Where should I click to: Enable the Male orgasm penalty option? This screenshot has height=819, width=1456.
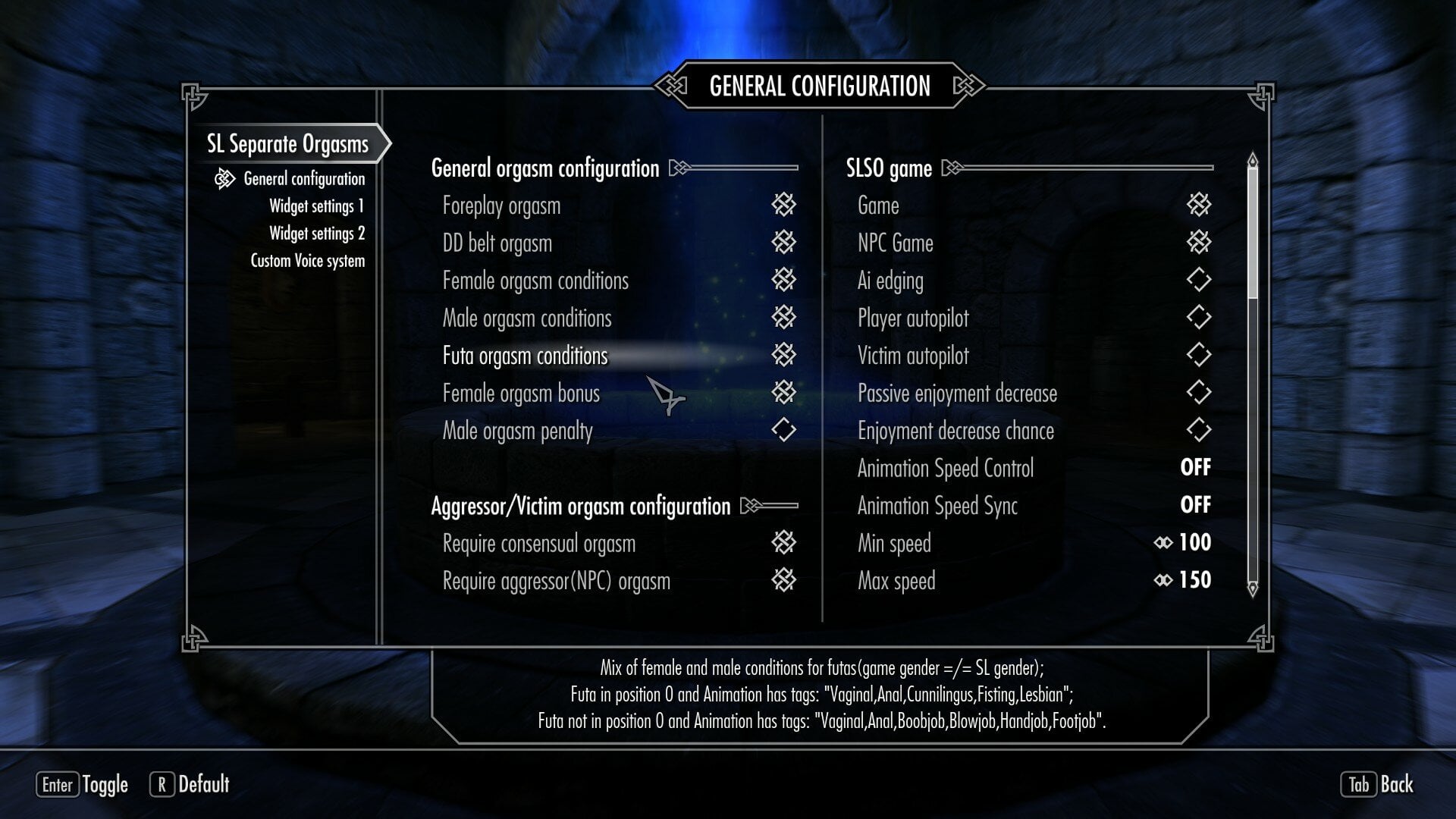(783, 431)
